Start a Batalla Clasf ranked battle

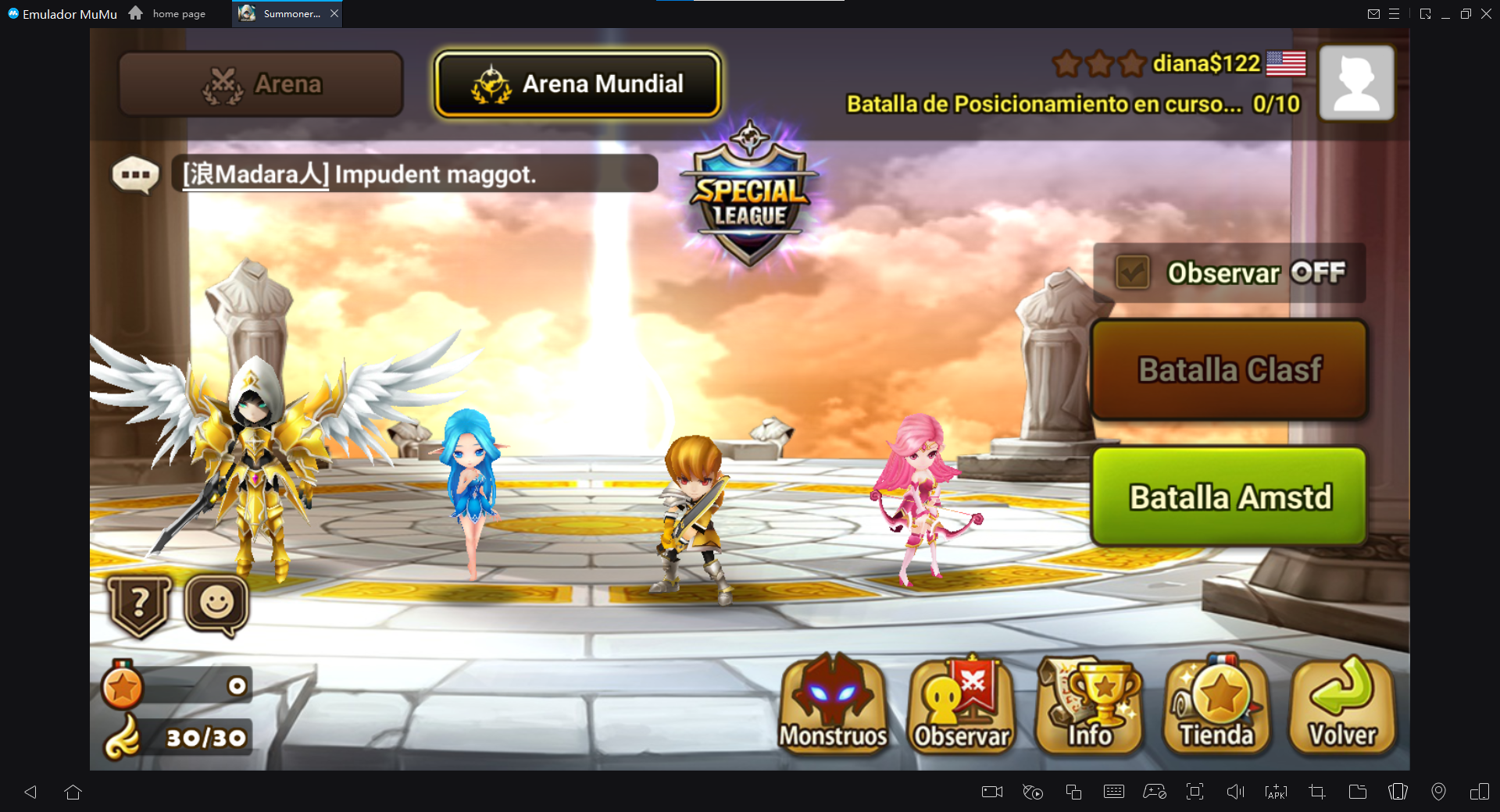1229,369
